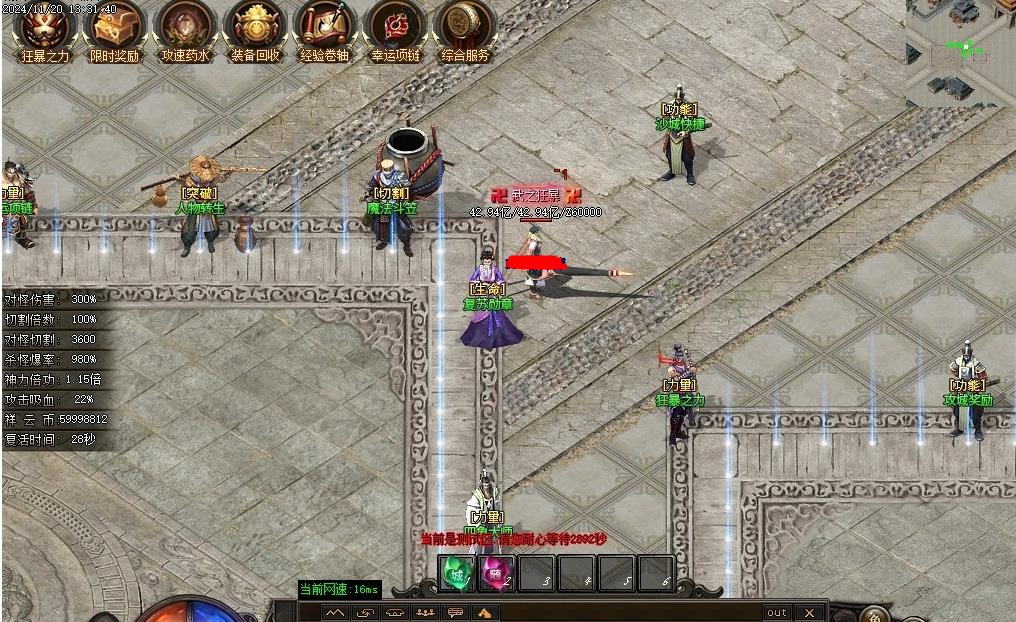Viewport: 1016px width, 622px height.
Task: Click the minimap in the corner
Action: tap(960, 52)
